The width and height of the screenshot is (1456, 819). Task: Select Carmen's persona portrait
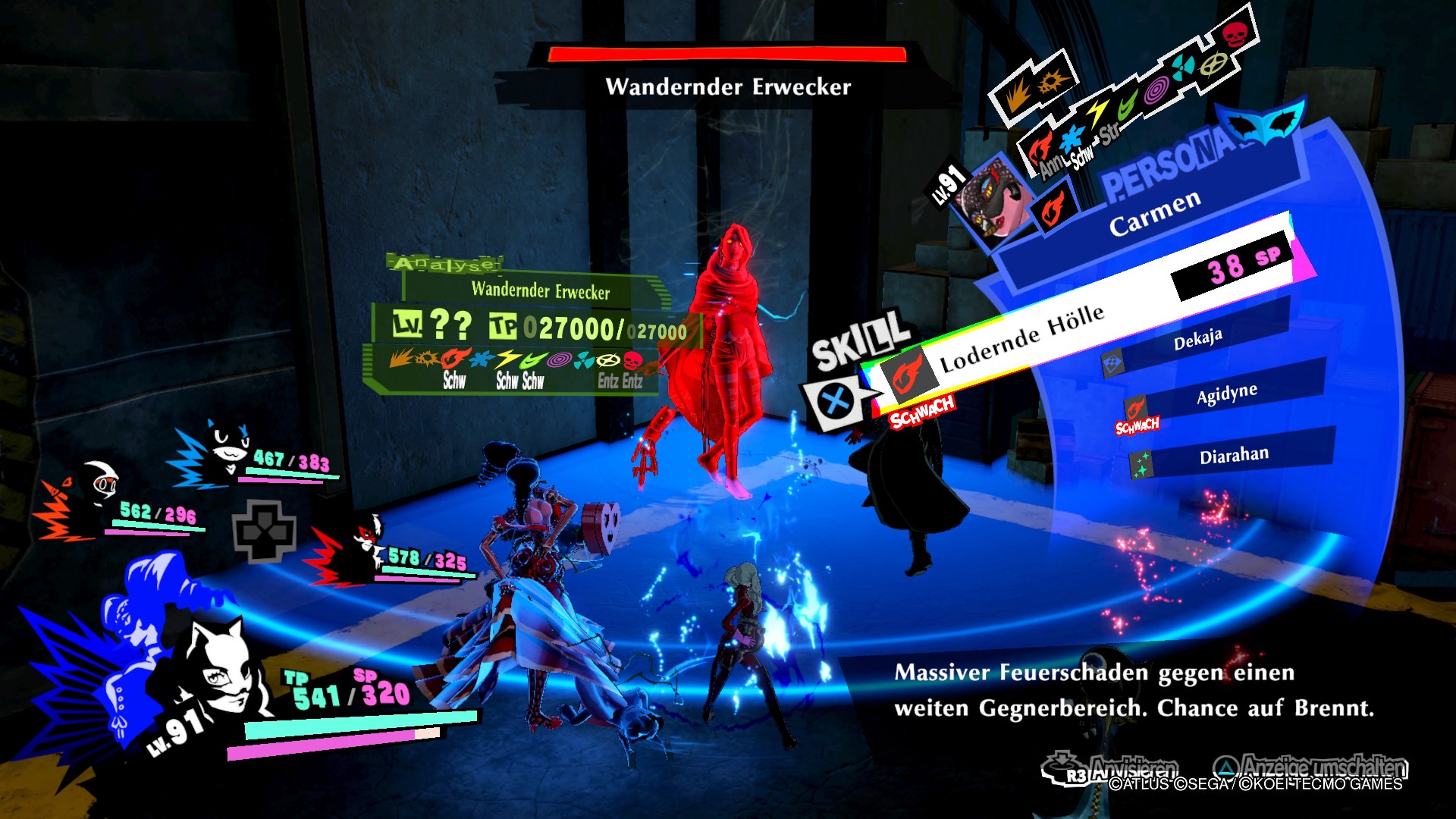pos(993,199)
